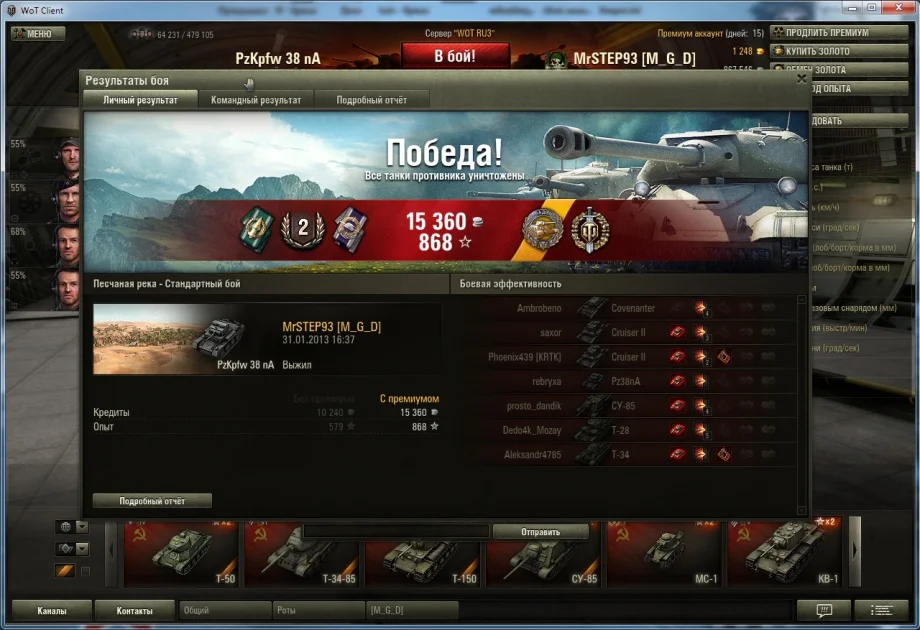Image resolution: width=920 pixels, height=630 pixels.
Task: Open the Меню button
Action: [x=38, y=33]
